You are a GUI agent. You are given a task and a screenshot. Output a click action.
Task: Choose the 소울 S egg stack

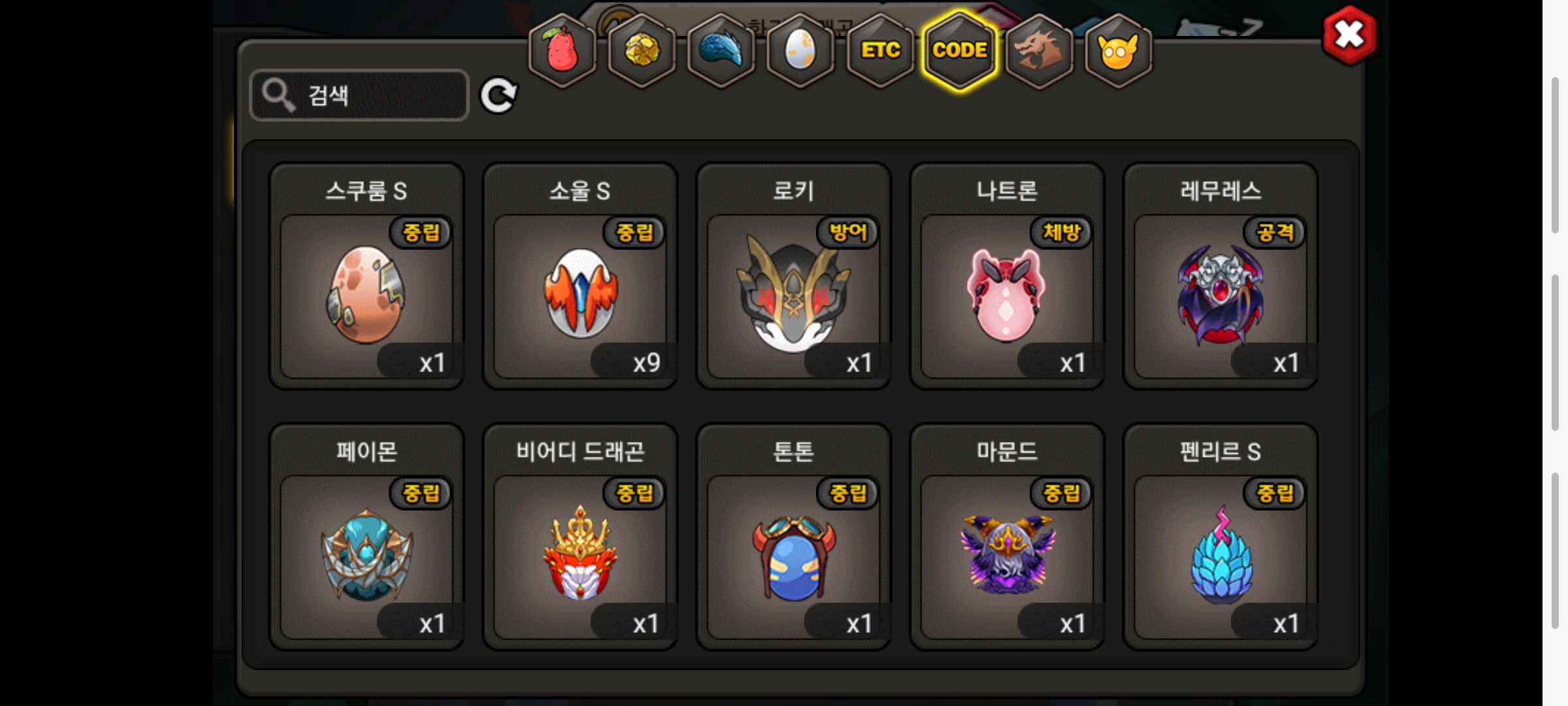point(580,295)
